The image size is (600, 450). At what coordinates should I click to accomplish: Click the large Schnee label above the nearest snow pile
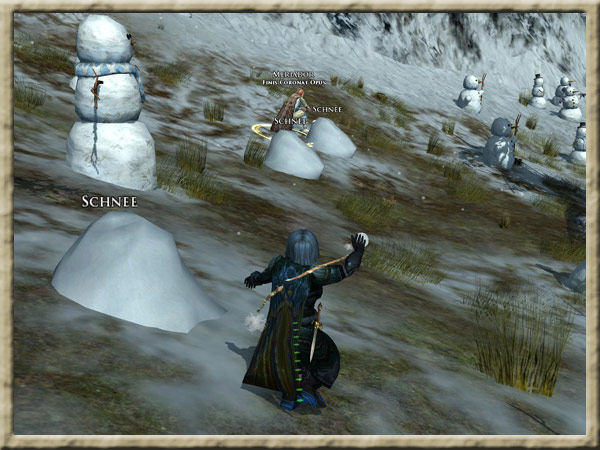[x=109, y=202]
